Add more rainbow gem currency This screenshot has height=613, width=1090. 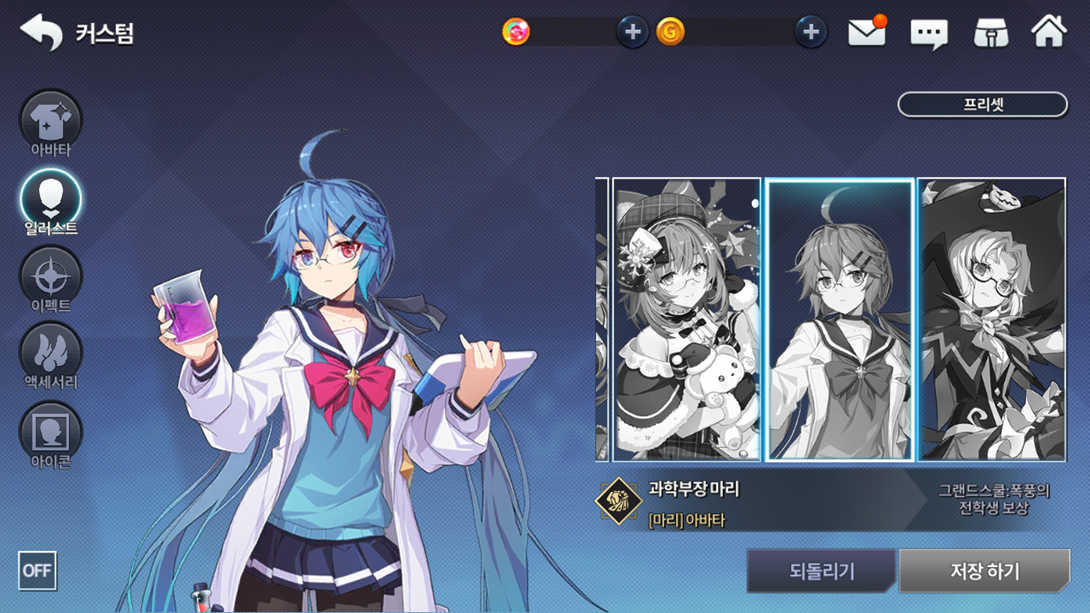(x=632, y=32)
